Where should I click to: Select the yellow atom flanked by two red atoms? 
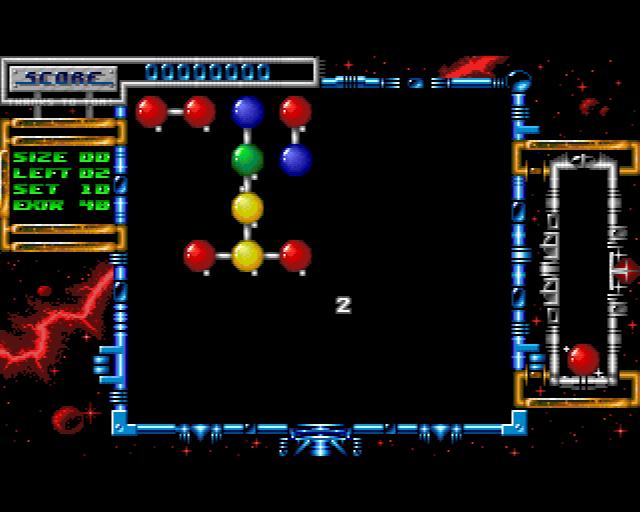tap(247, 255)
